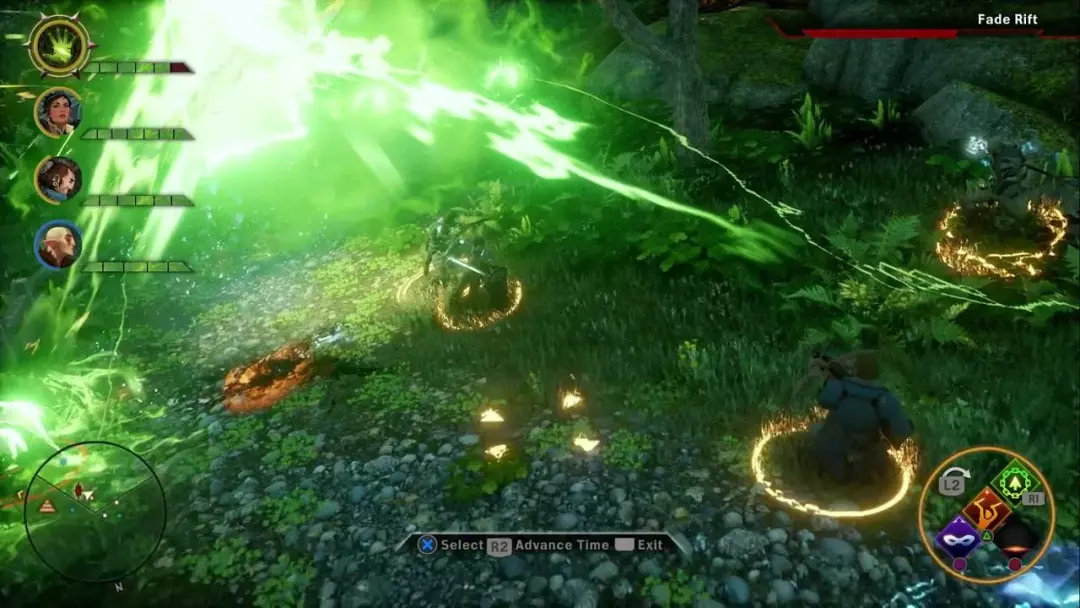Open the circular minimap
This screenshot has width=1080, height=608.
tap(95, 510)
